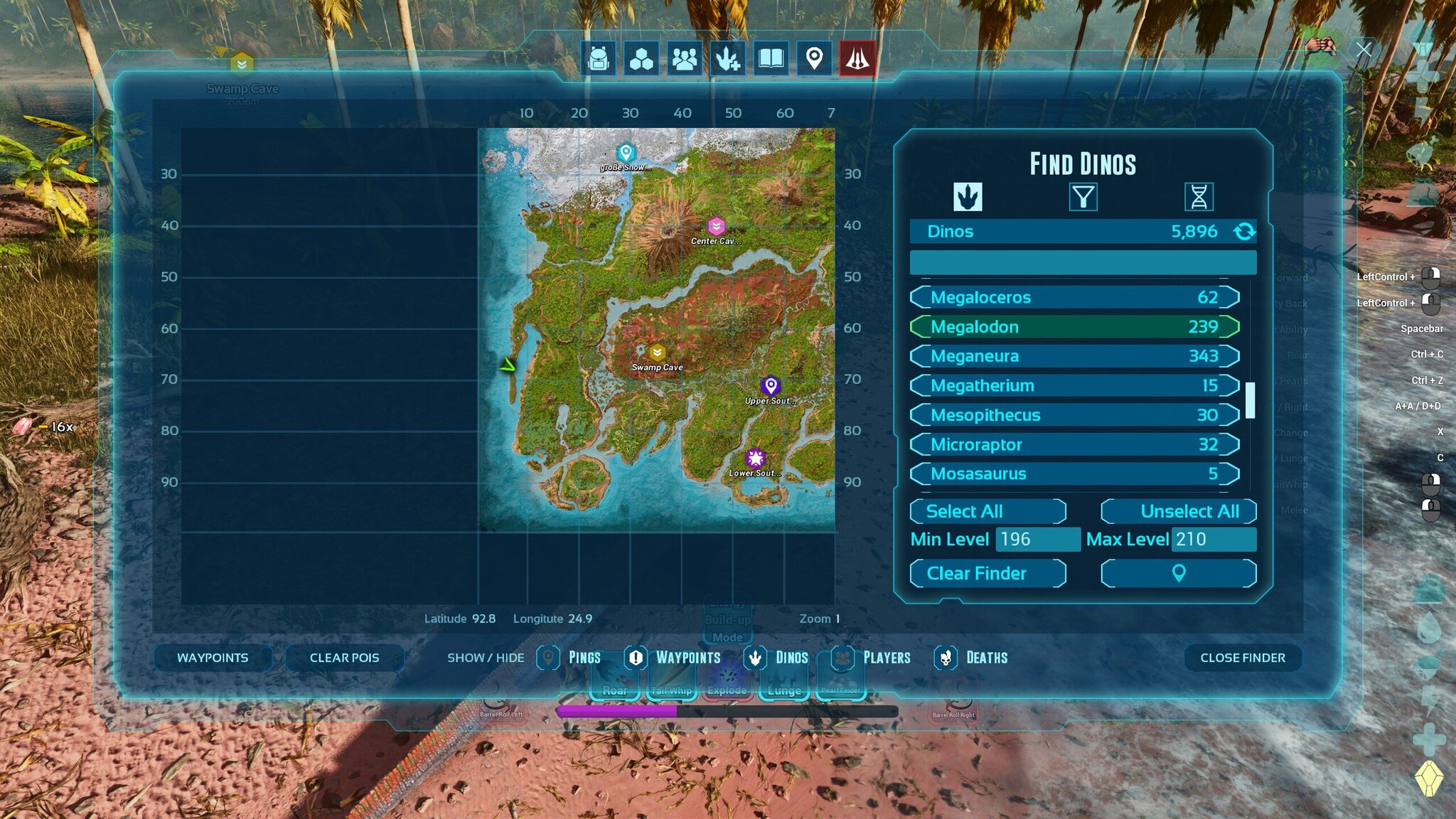Viewport: 1456px width, 819px height.
Task: Select the Megalodon row in dino list
Action: click(x=1074, y=327)
